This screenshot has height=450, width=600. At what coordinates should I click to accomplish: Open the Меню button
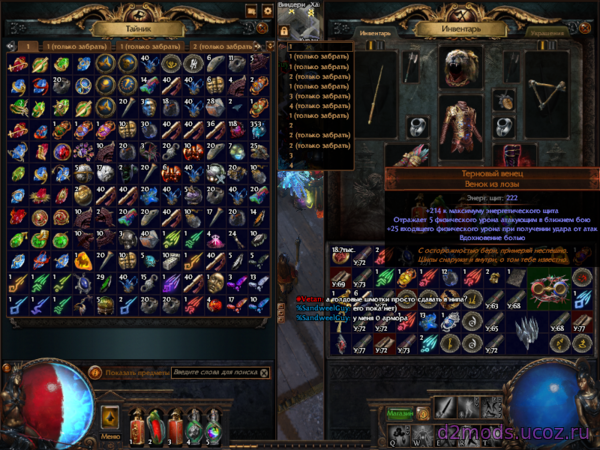click(112, 437)
